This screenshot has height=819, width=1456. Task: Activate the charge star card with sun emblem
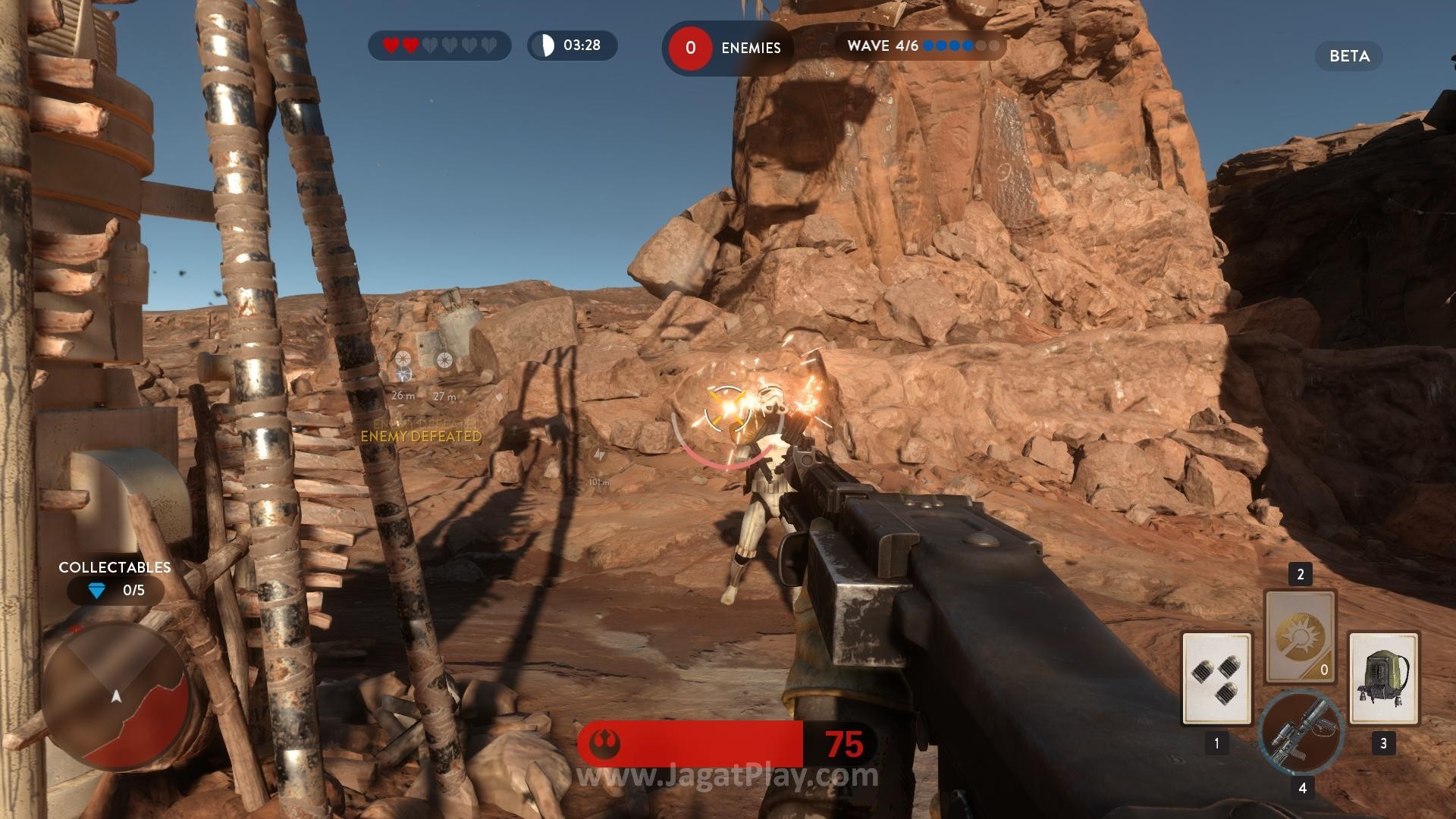1300,635
